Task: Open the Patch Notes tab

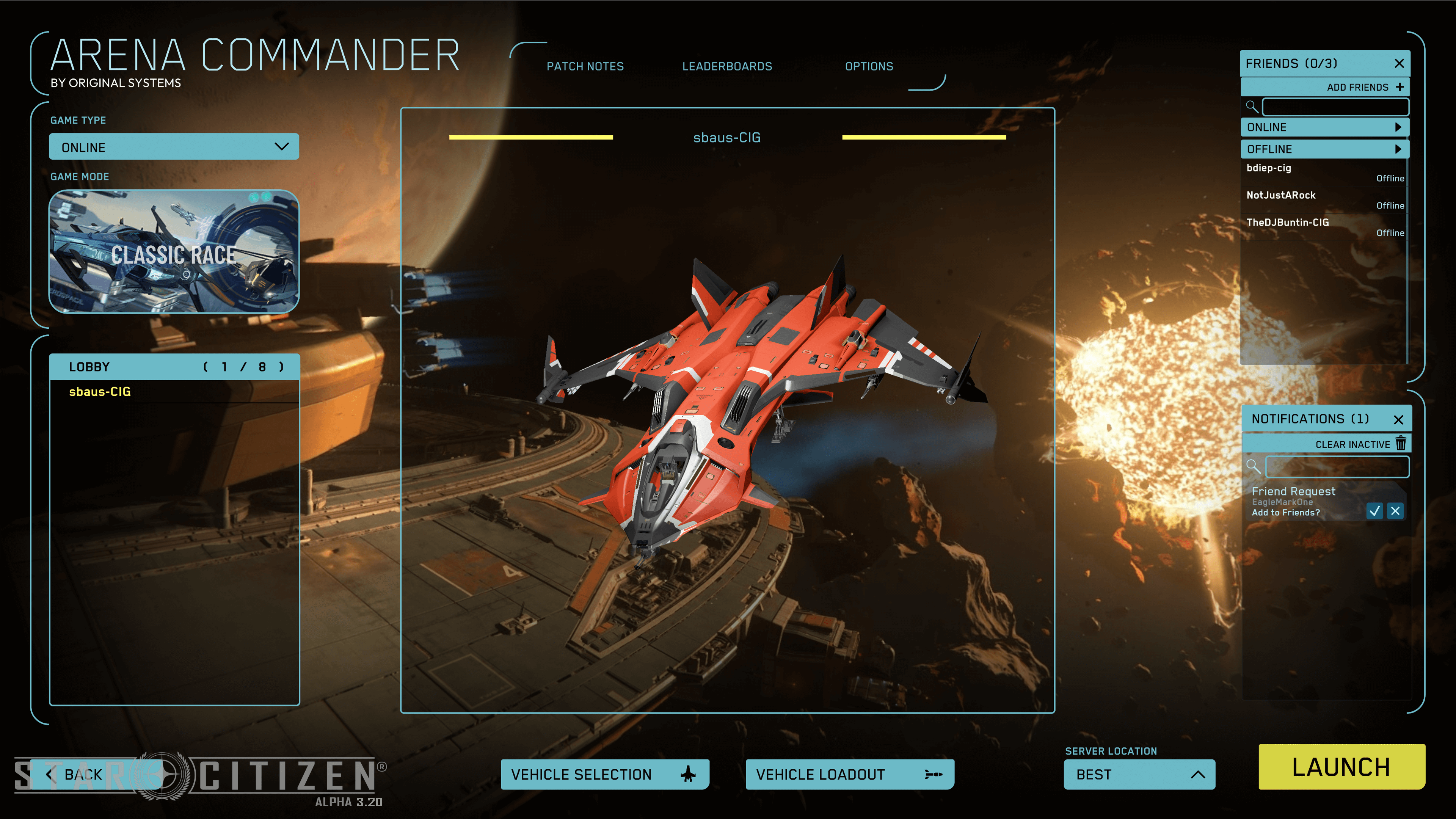Action: [585, 66]
